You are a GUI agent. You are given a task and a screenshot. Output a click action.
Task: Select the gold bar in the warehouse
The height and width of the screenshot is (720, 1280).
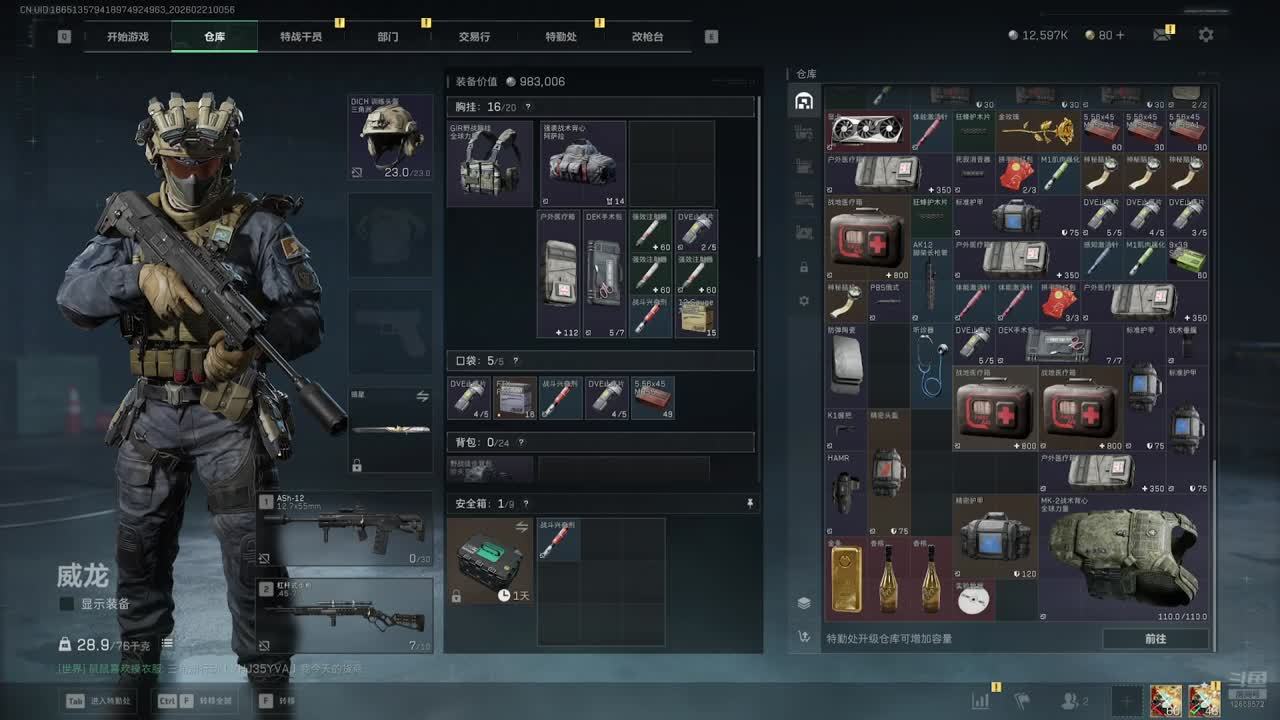[x=847, y=578]
